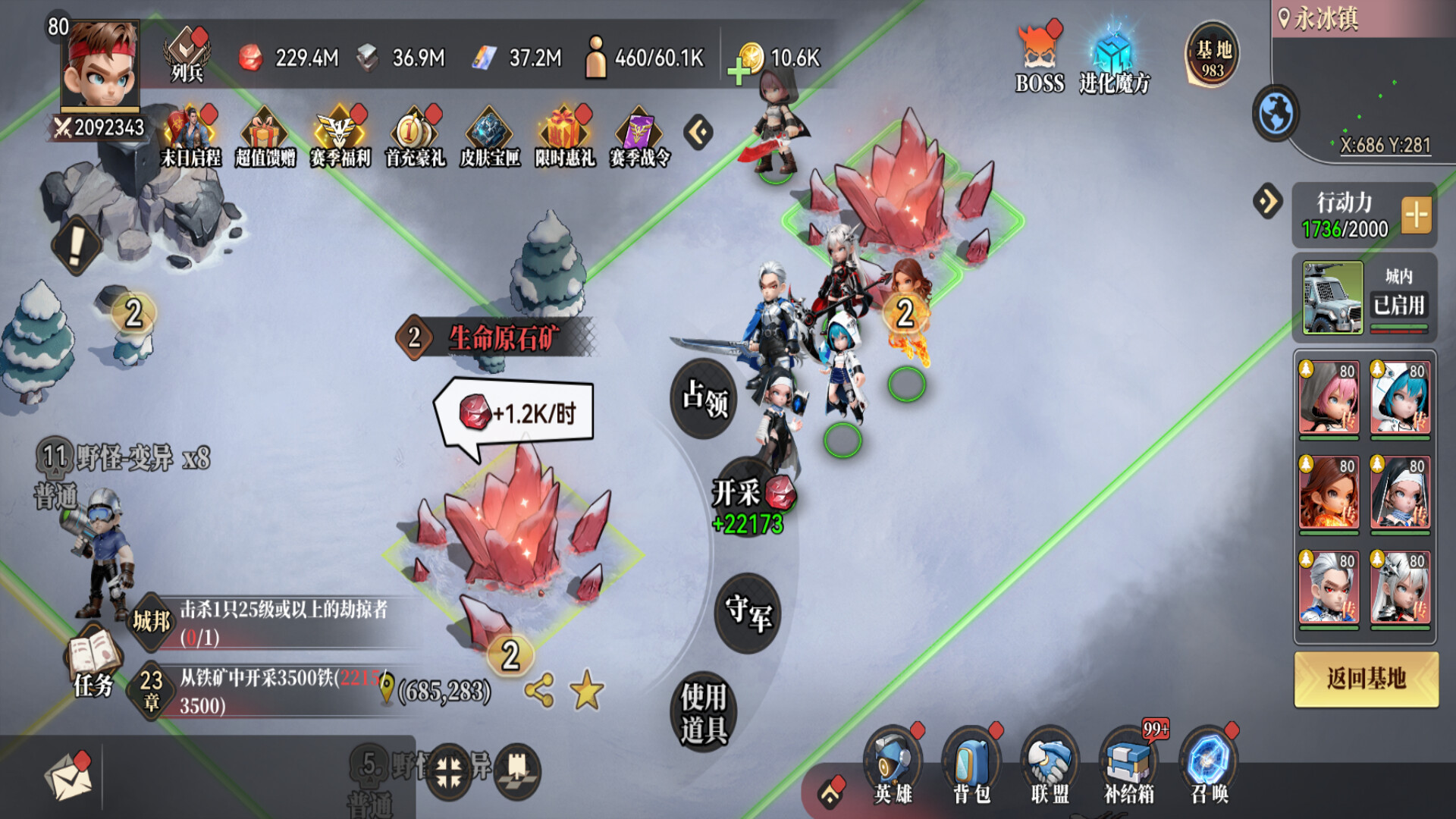Tap the 占领 (Occupy) button

point(704,399)
